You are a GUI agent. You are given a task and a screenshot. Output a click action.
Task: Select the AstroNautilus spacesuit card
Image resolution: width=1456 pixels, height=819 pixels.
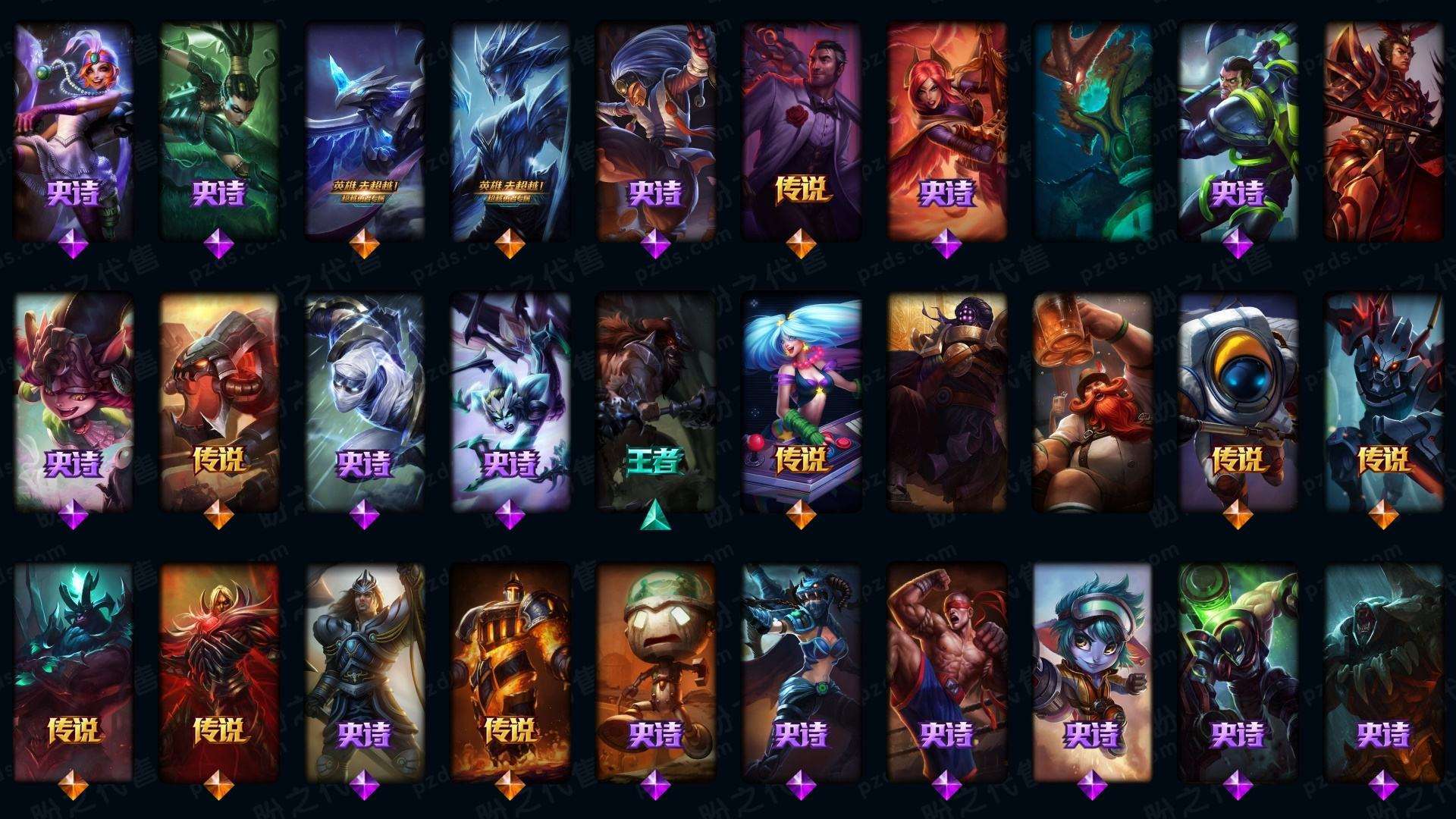click(x=1238, y=402)
